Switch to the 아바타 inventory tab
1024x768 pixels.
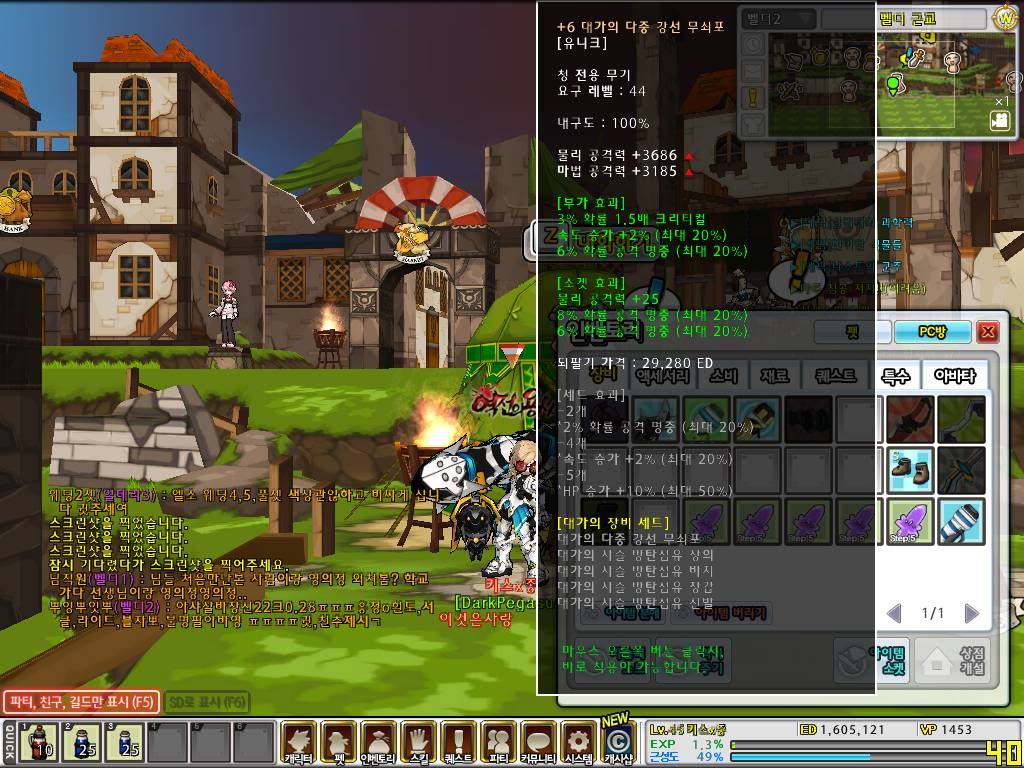click(x=954, y=376)
